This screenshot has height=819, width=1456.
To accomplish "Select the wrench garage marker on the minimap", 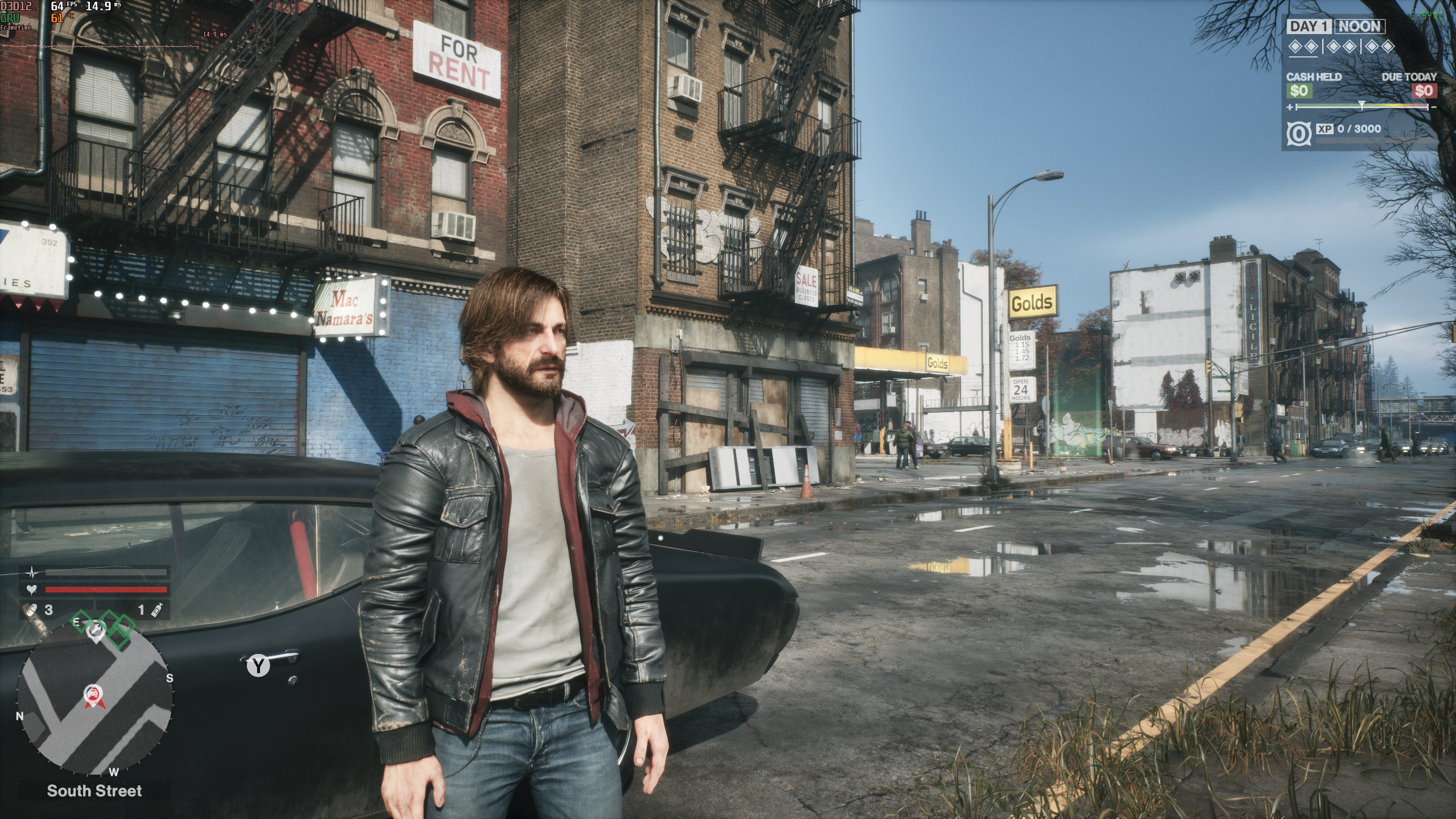I will (x=96, y=631).
